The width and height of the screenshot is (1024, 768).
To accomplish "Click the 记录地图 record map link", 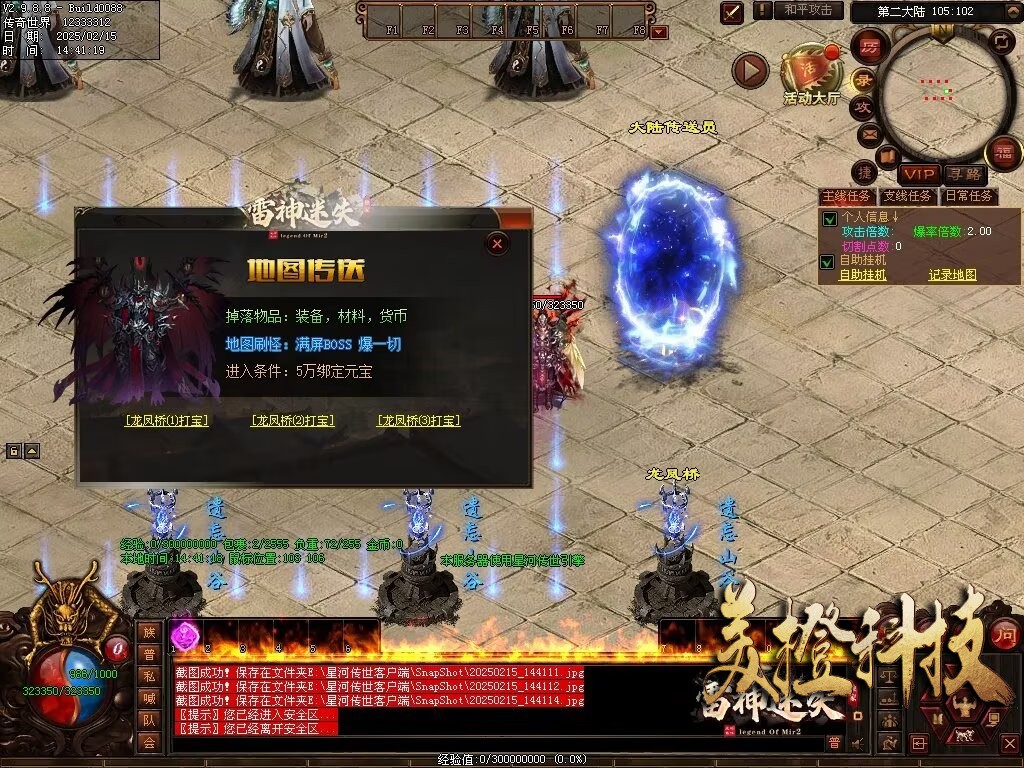I will coord(952,275).
